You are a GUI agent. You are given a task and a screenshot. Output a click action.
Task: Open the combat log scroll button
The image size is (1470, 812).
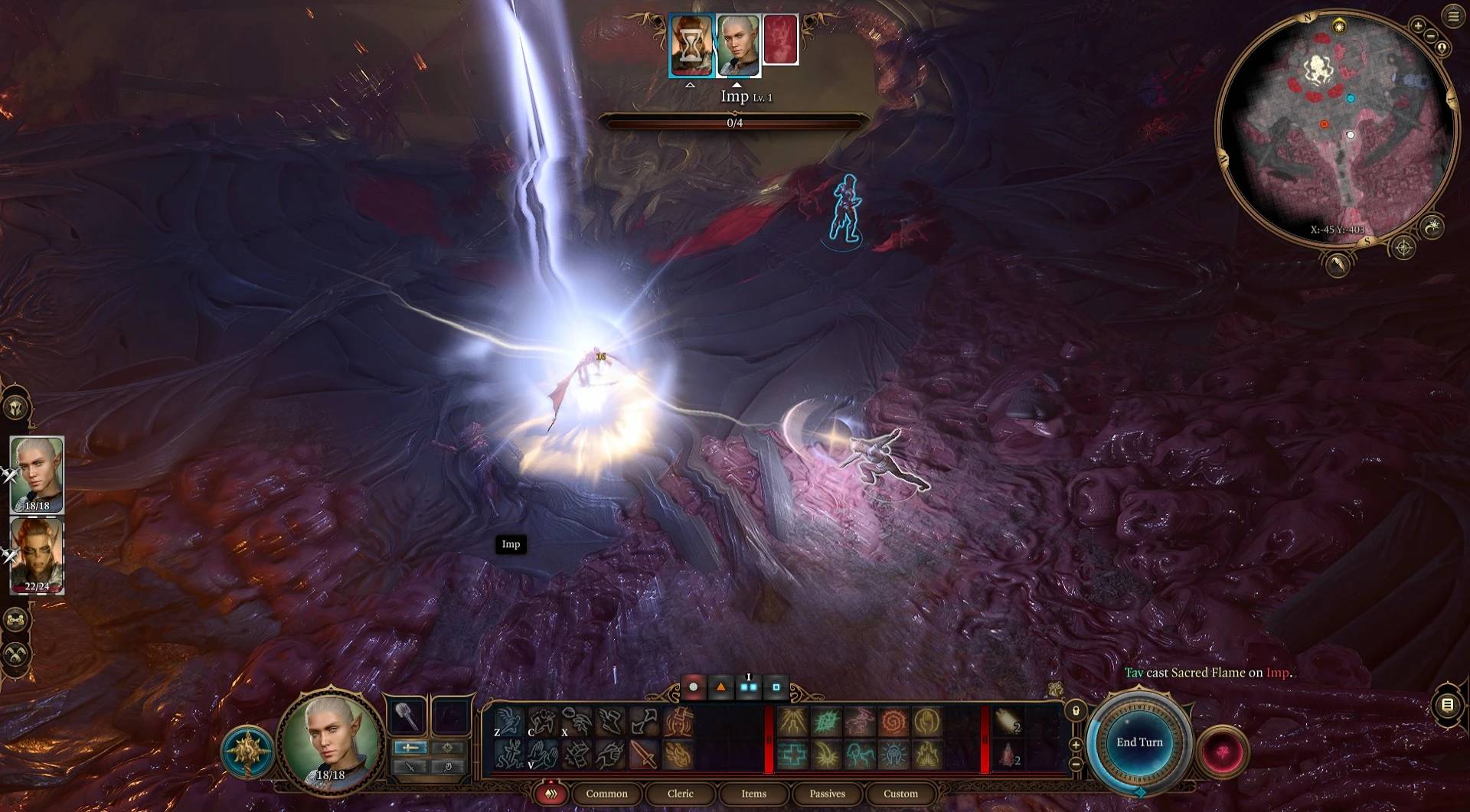tap(1446, 705)
